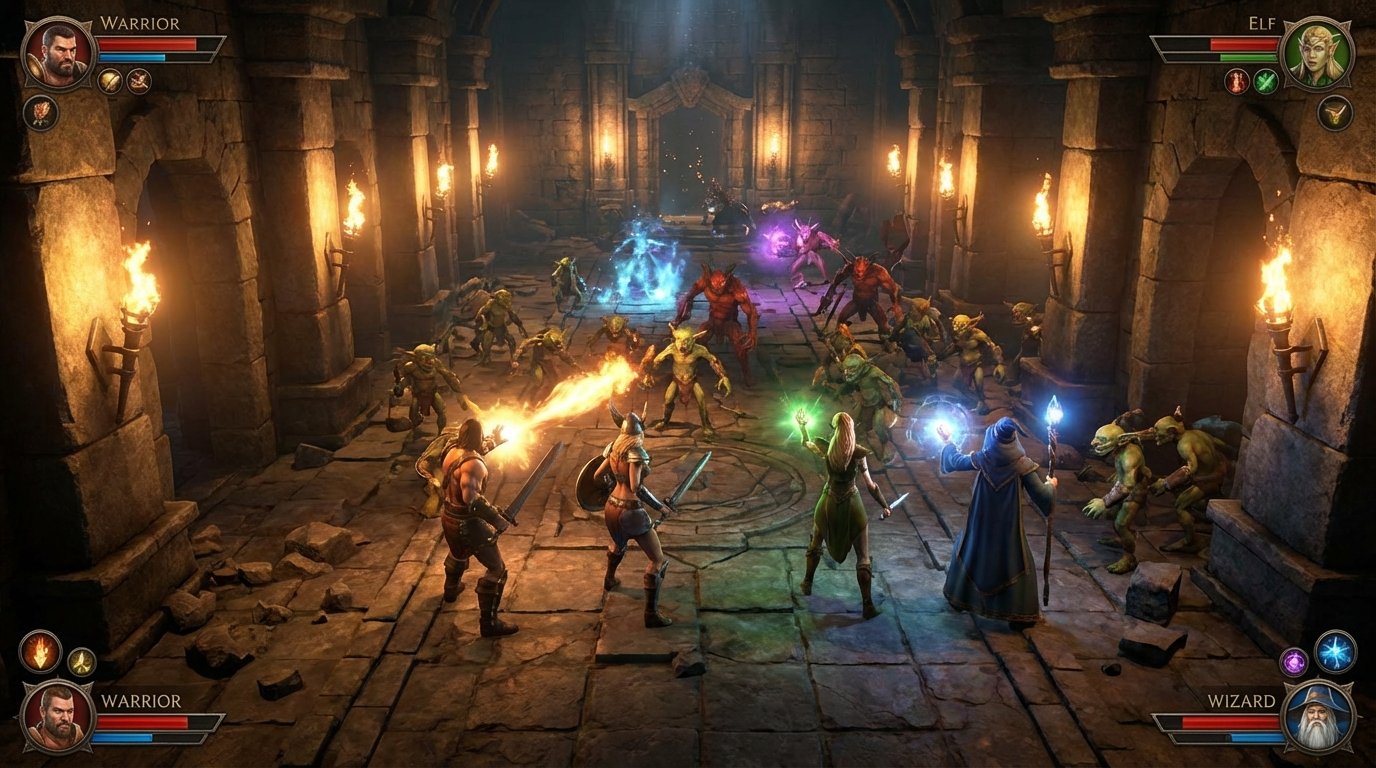Toggle the frost spell on the Wizard's bar

(1334, 653)
